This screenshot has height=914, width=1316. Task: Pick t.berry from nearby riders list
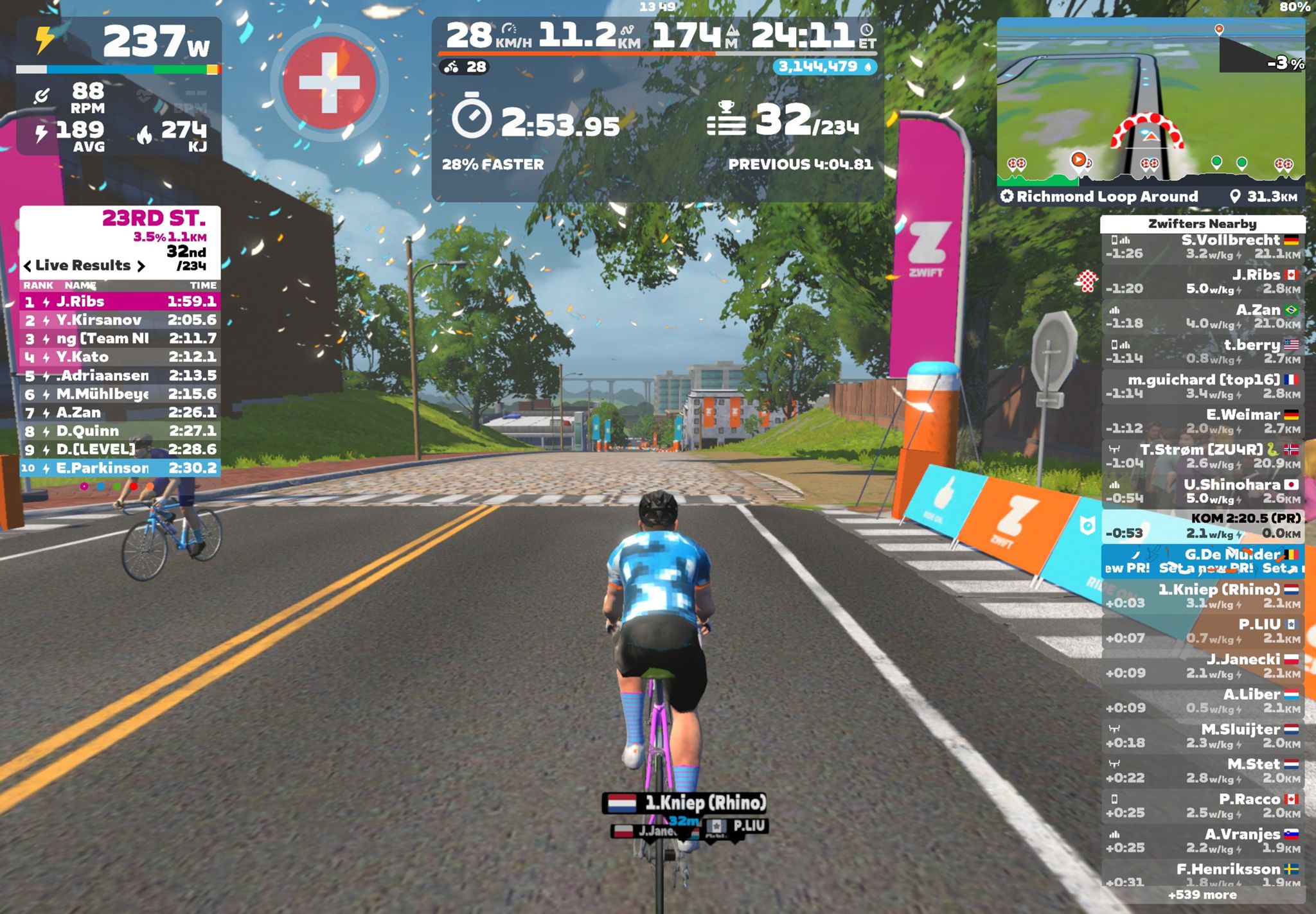pyautogui.click(x=1202, y=352)
